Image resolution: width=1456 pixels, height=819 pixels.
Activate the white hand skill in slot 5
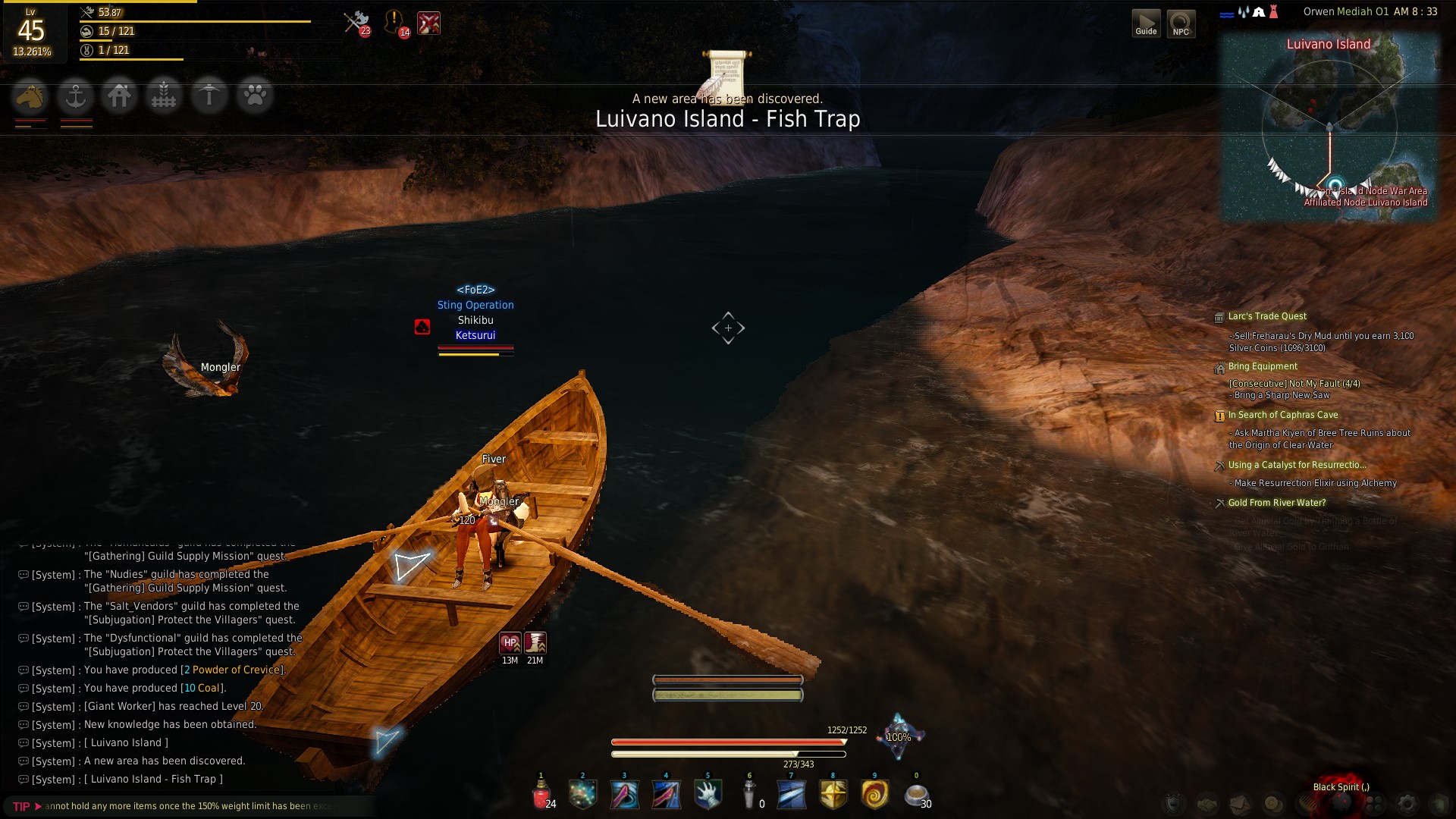point(708,795)
